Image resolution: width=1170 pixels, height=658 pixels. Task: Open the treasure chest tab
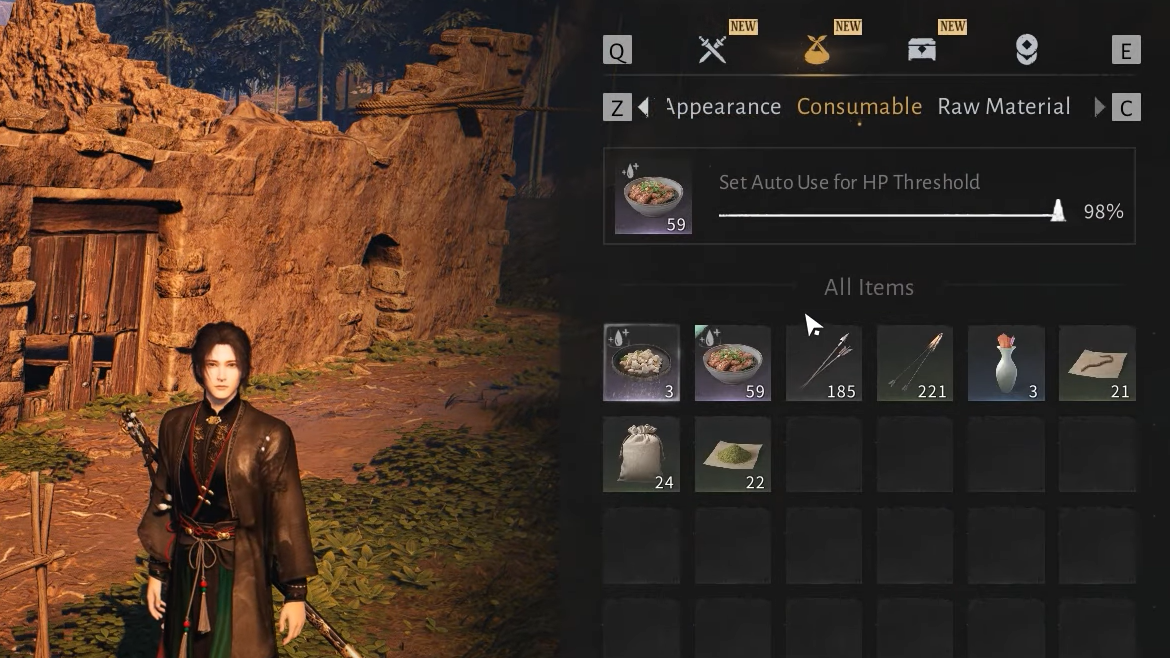pyautogui.click(x=922, y=50)
